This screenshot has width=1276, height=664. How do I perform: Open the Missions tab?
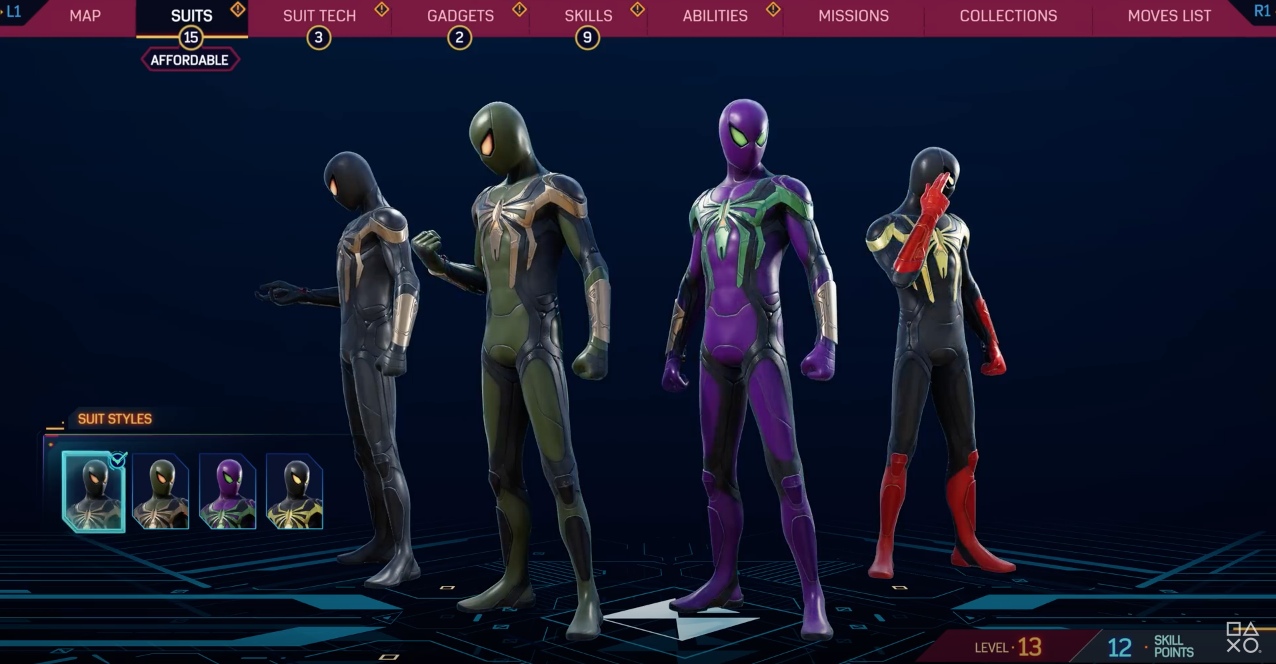[853, 16]
